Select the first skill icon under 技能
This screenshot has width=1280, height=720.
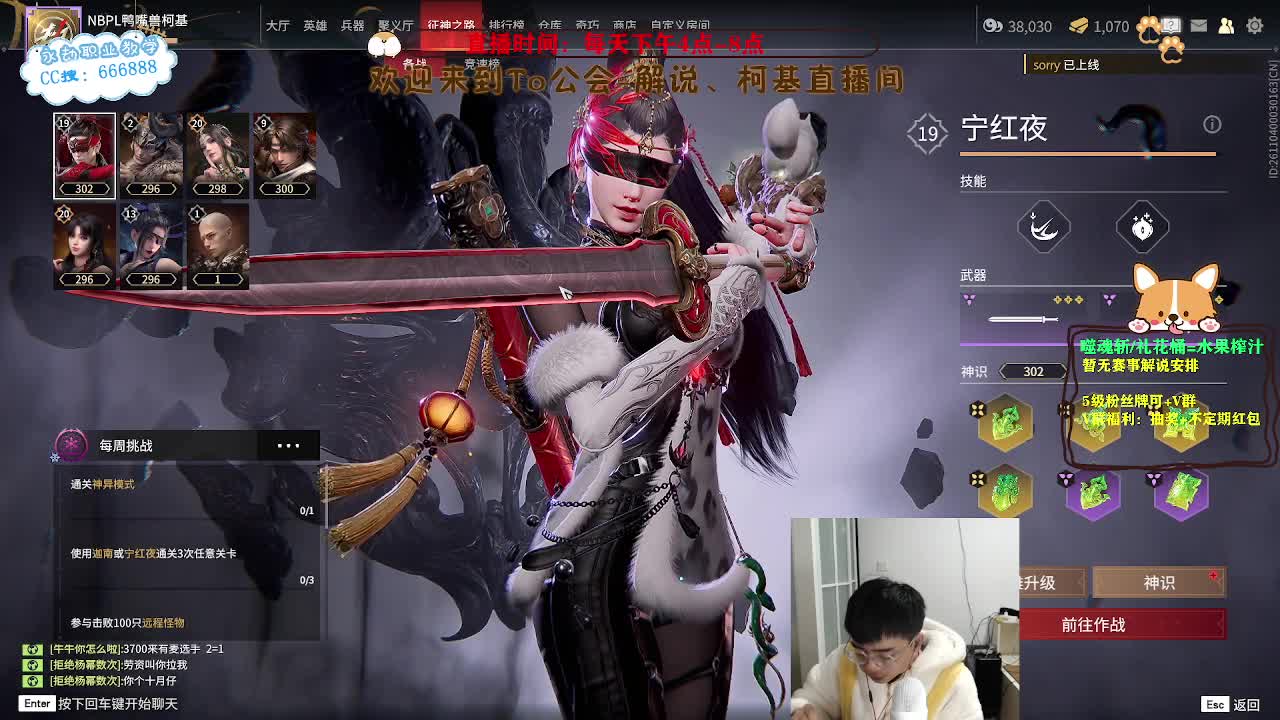coord(1043,225)
